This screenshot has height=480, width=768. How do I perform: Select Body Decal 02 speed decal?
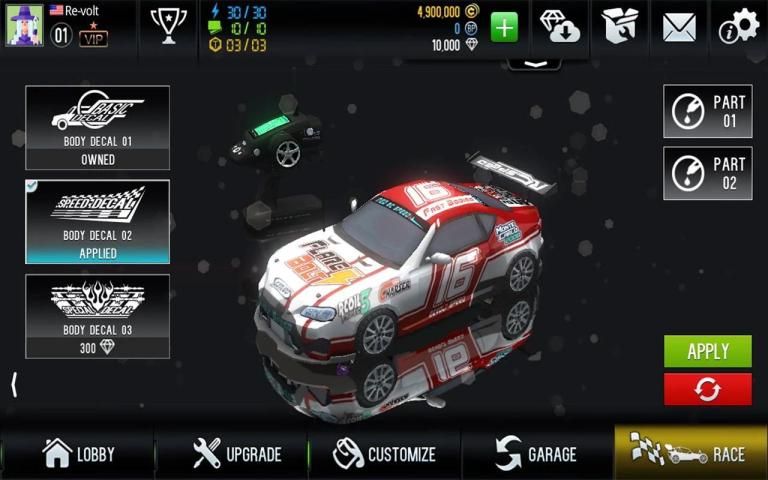click(x=97, y=221)
